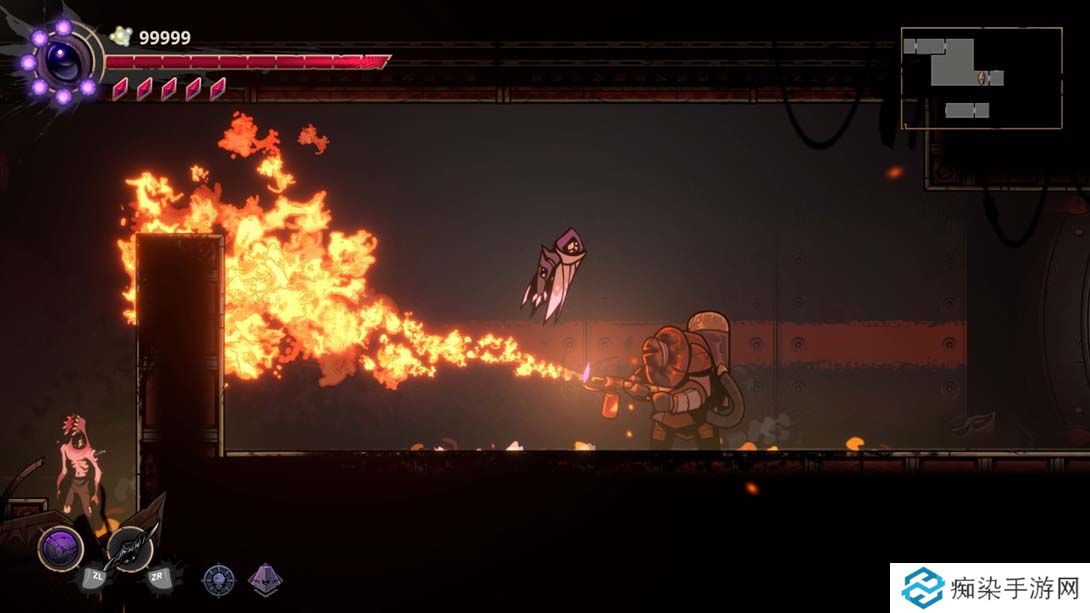Click the round skull emblem icon

pyautogui.click(x=218, y=579)
